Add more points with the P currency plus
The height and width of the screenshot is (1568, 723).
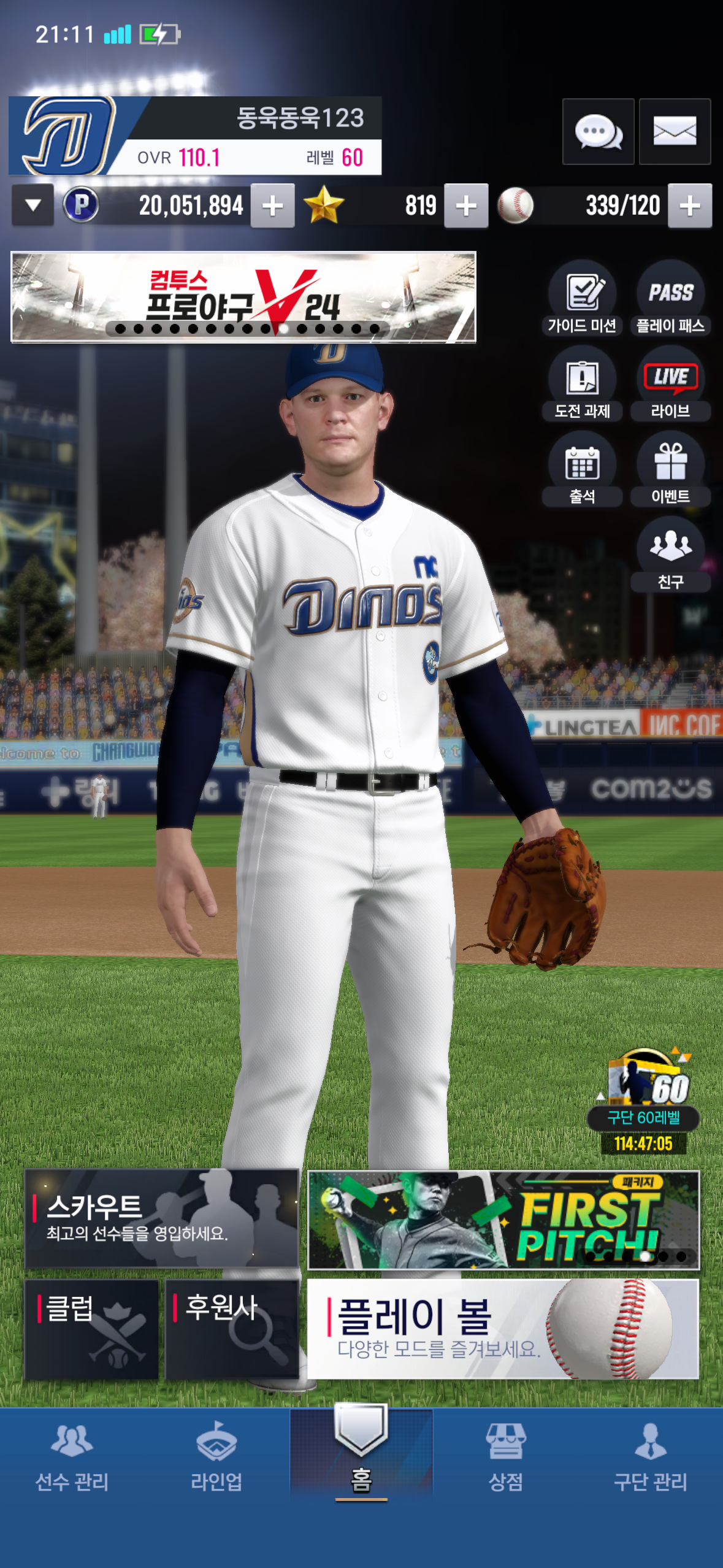click(272, 206)
